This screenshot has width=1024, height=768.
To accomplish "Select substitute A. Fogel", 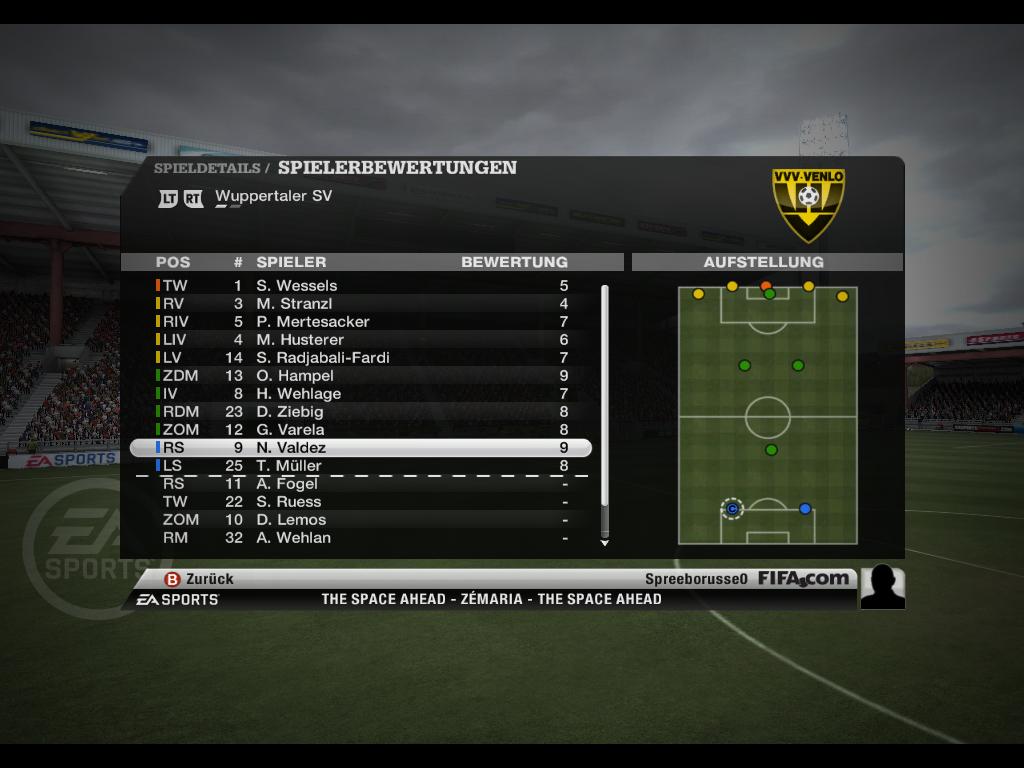I will (x=286, y=484).
